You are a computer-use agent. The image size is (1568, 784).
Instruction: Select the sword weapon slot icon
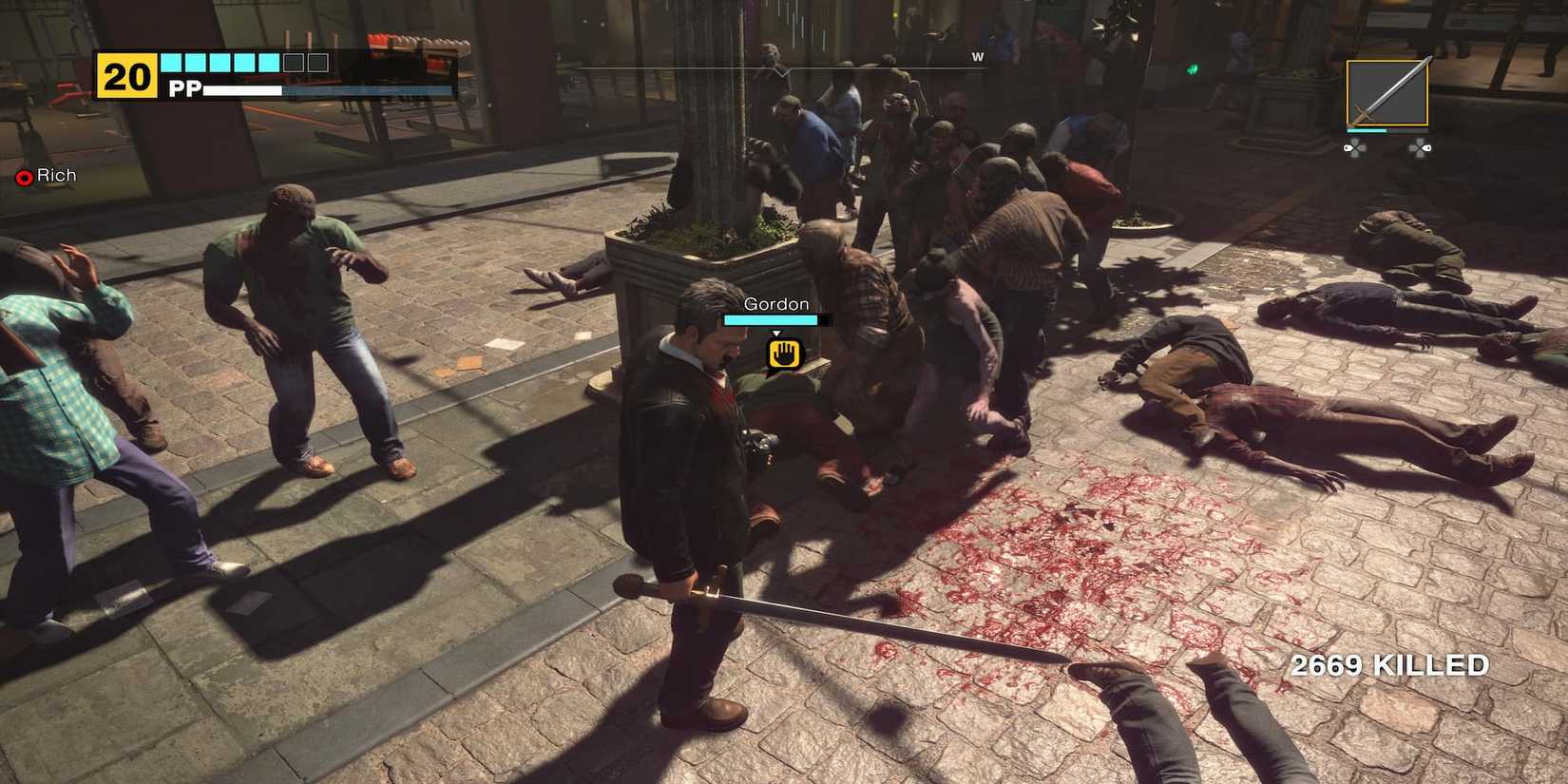tap(1387, 89)
